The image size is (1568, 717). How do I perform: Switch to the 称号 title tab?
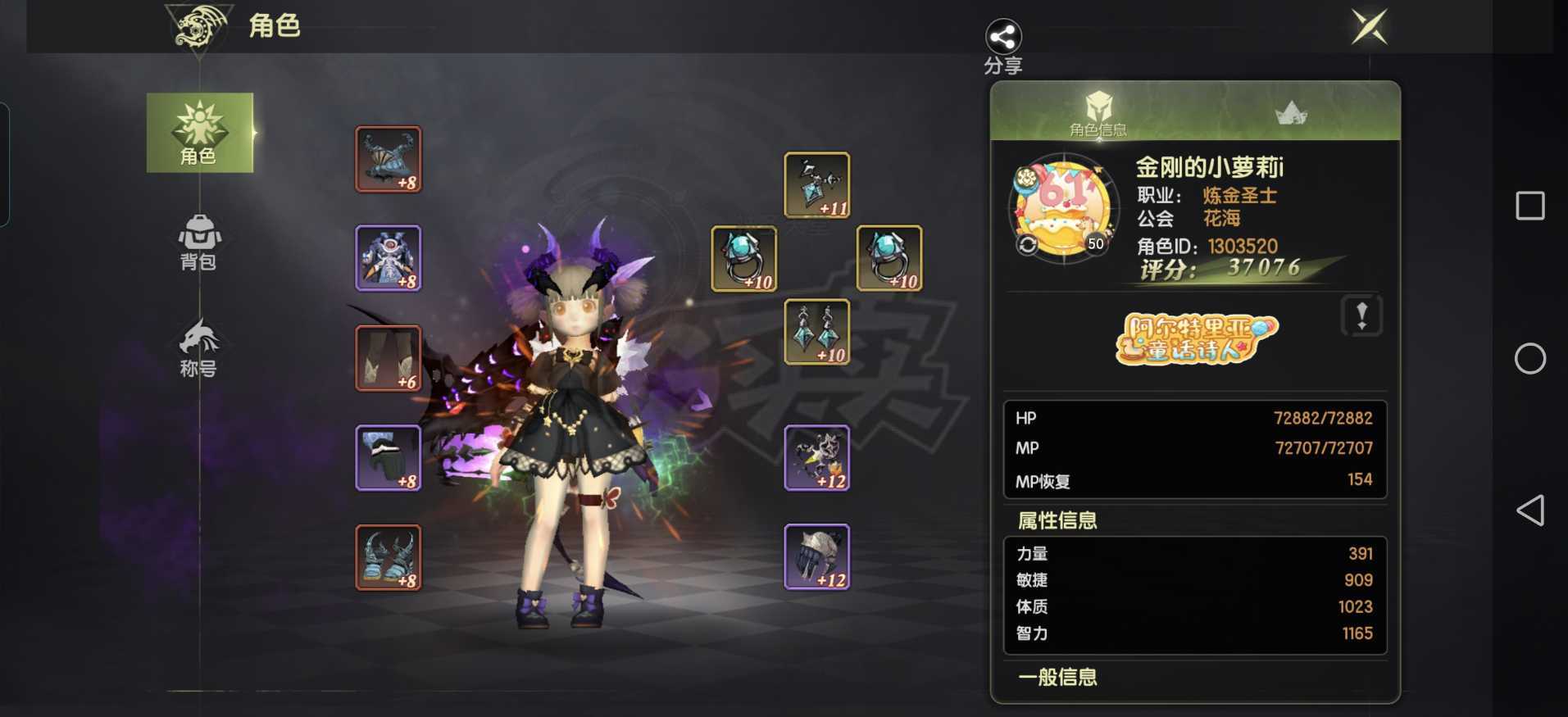click(x=199, y=348)
